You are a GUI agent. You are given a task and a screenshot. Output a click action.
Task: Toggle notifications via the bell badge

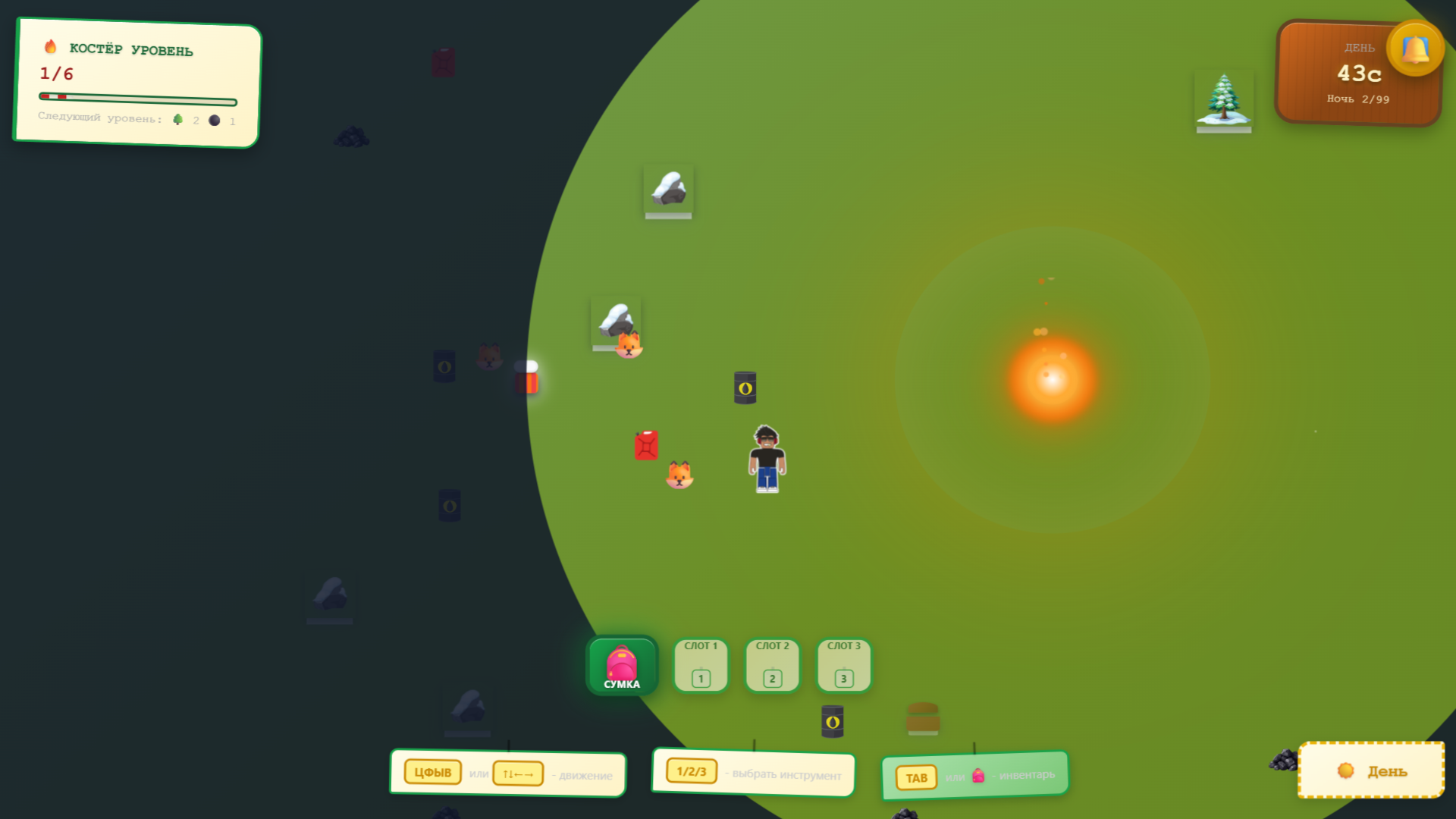click(1415, 48)
